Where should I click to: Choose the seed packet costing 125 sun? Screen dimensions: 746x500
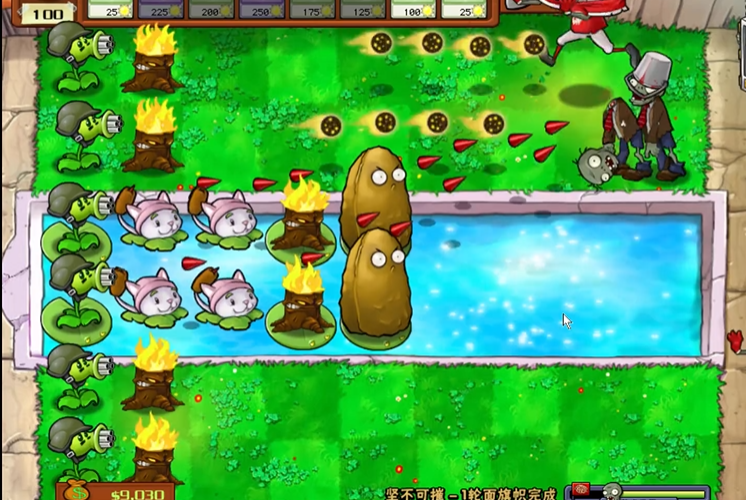pyautogui.click(x=361, y=9)
